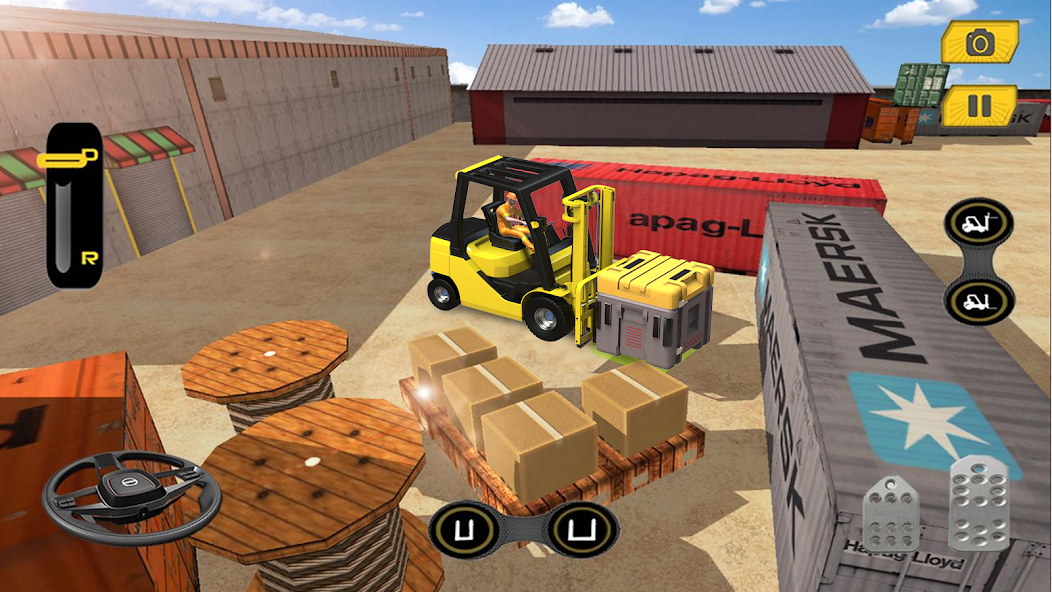Raise the forks with the lifted-fork button
This screenshot has height=592, width=1052.
pyautogui.click(x=979, y=222)
